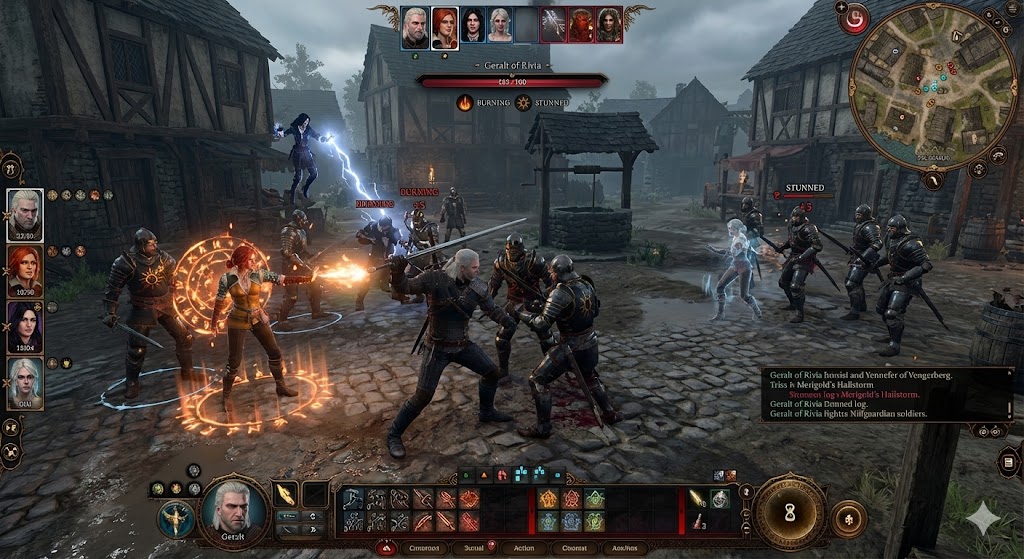Select Geralt's portrait in the party list
Viewport: 1024px width, 559px height.
(25, 214)
